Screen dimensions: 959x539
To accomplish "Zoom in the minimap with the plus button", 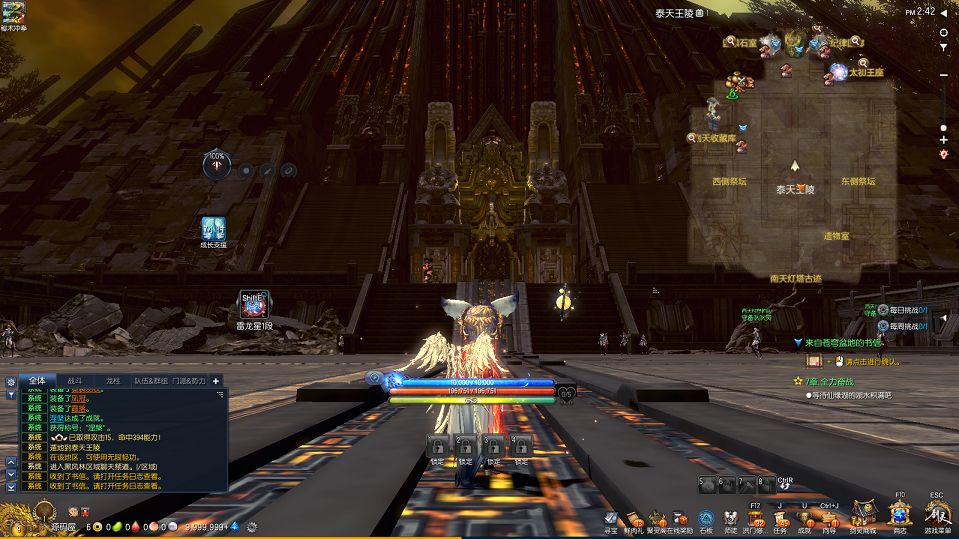I will pos(943,140).
